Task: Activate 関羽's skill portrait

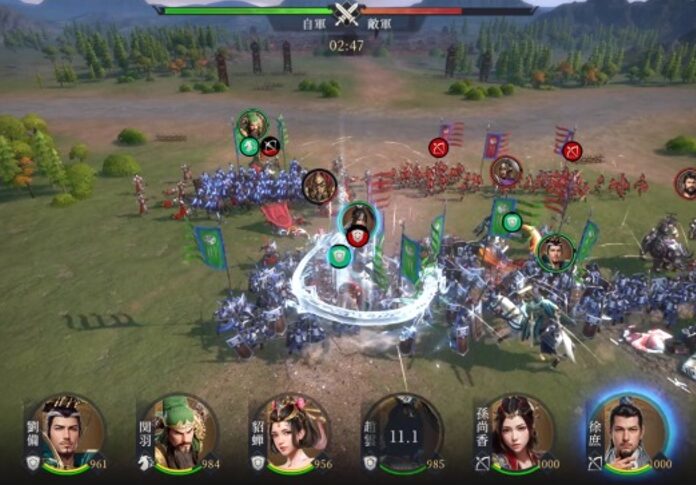Action: [x=178, y=435]
